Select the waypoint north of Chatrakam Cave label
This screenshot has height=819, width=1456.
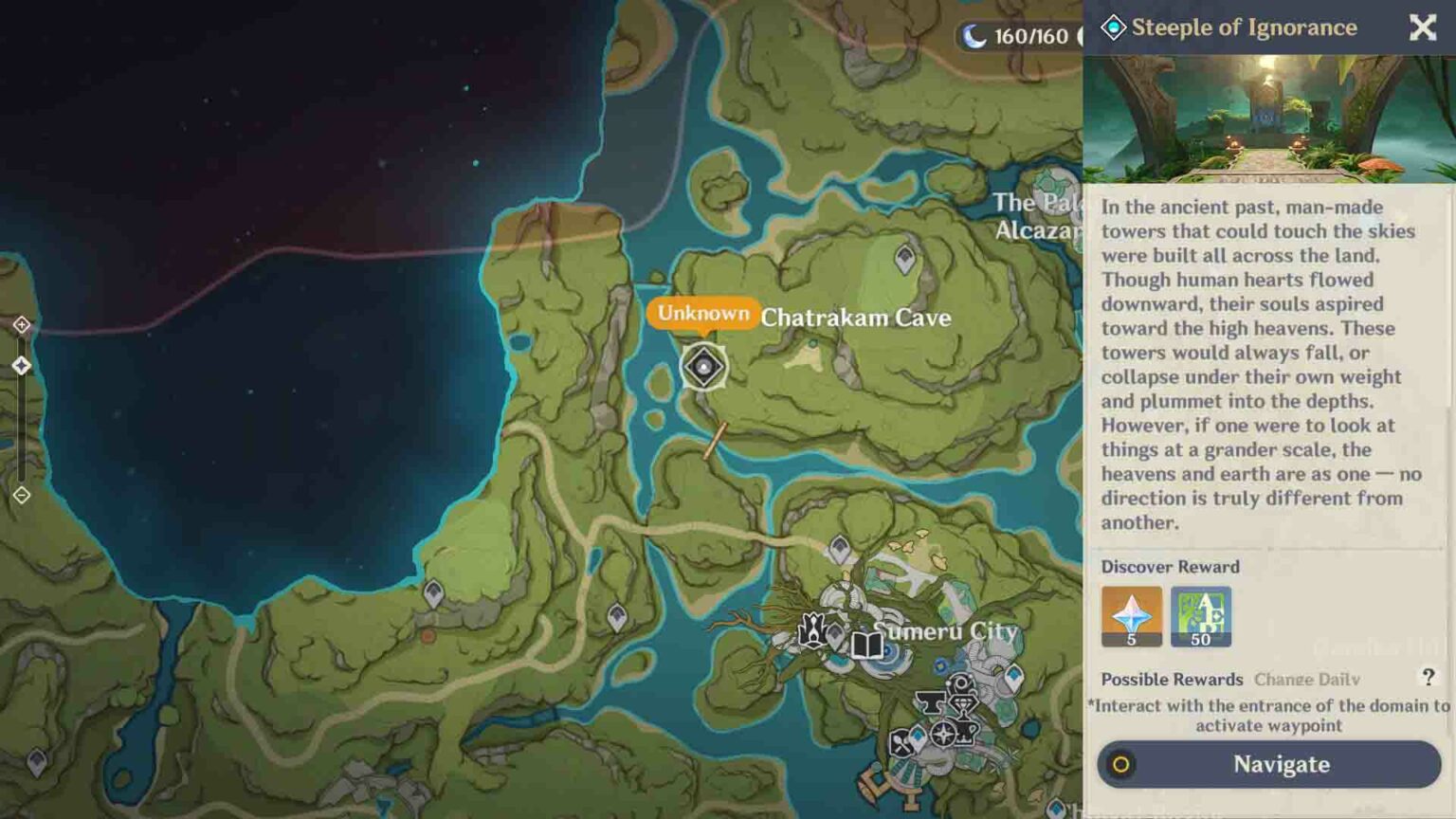pos(905,258)
